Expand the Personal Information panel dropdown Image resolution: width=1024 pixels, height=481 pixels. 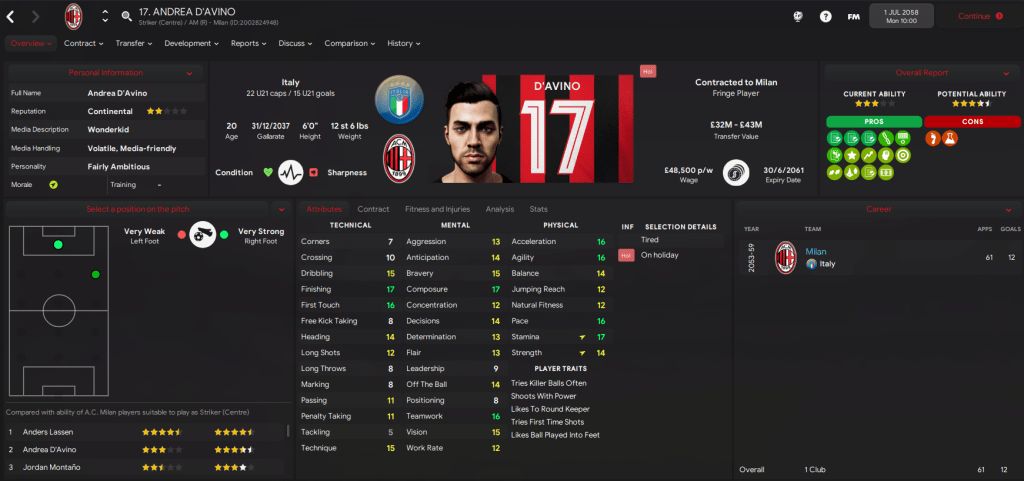click(x=189, y=73)
